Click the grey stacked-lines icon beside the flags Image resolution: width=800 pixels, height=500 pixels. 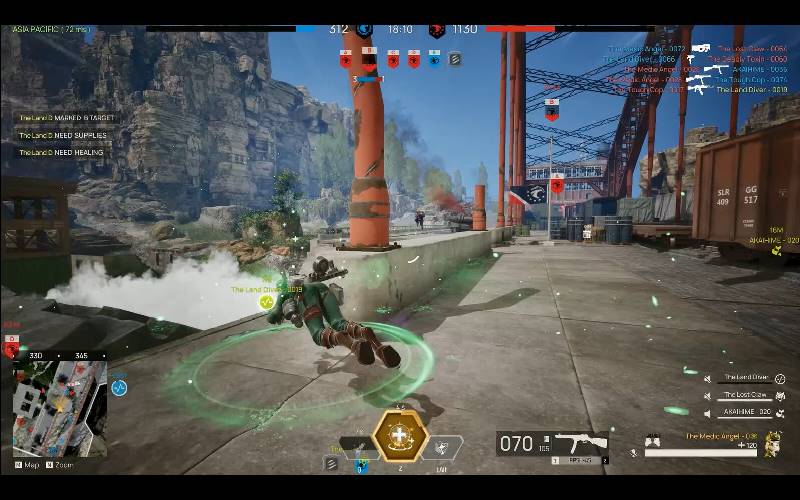coord(455,59)
